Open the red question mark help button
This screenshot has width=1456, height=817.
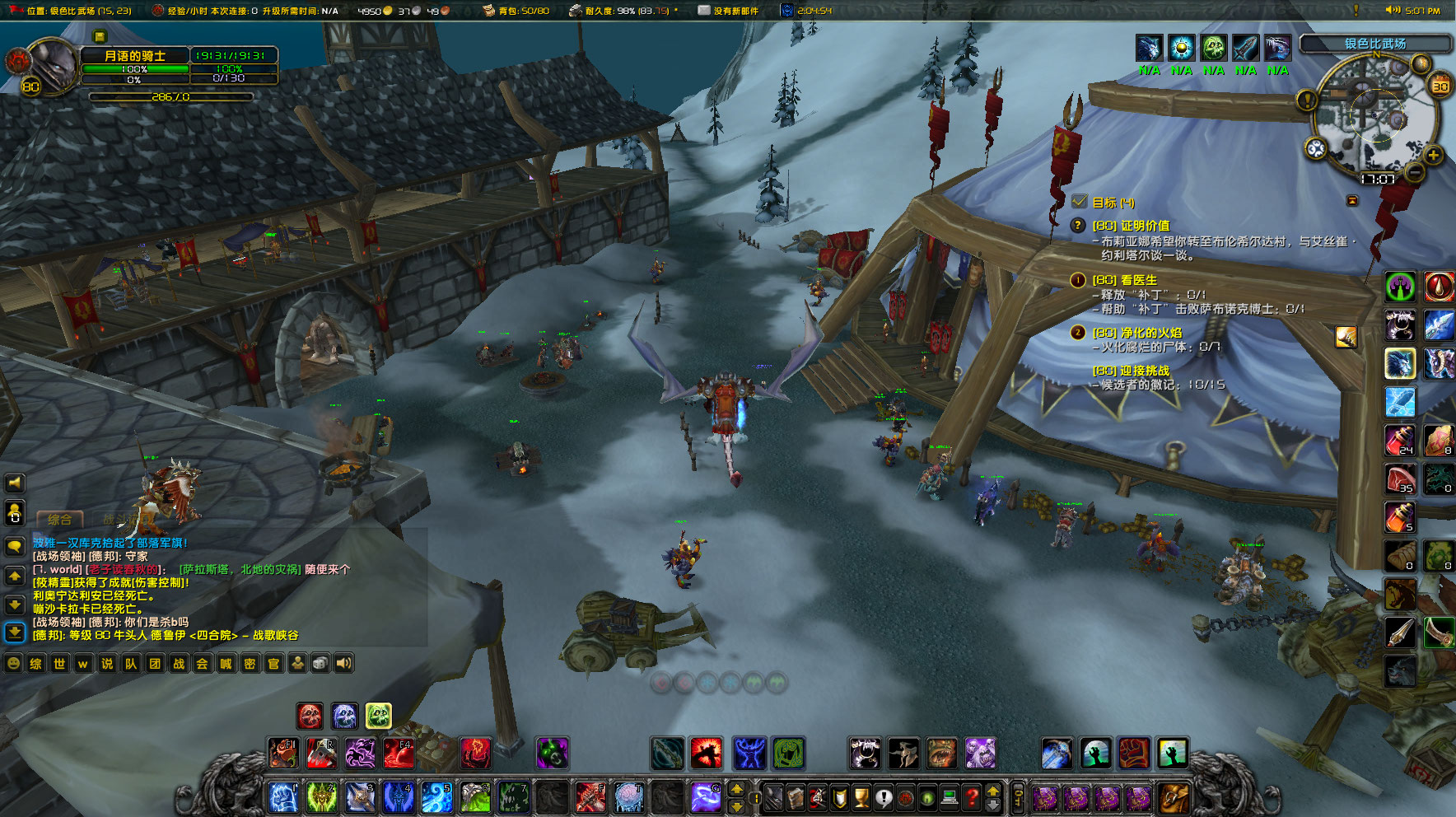972,797
